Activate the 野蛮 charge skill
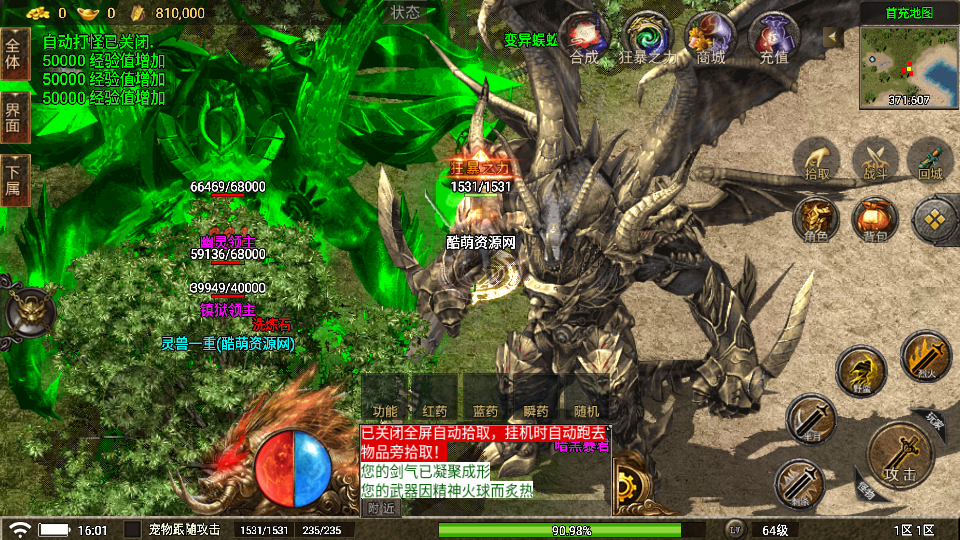The height and width of the screenshot is (540, 960). click(861, 371)
